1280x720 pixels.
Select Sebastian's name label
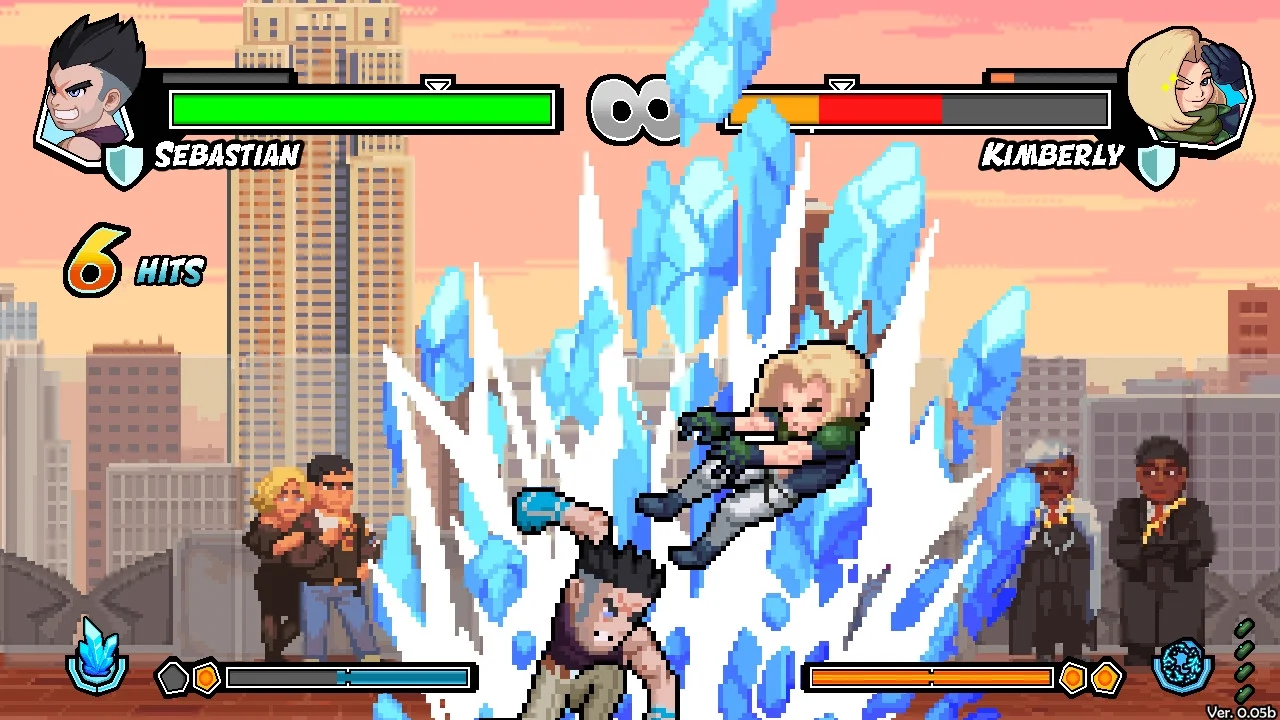[226, 155]
